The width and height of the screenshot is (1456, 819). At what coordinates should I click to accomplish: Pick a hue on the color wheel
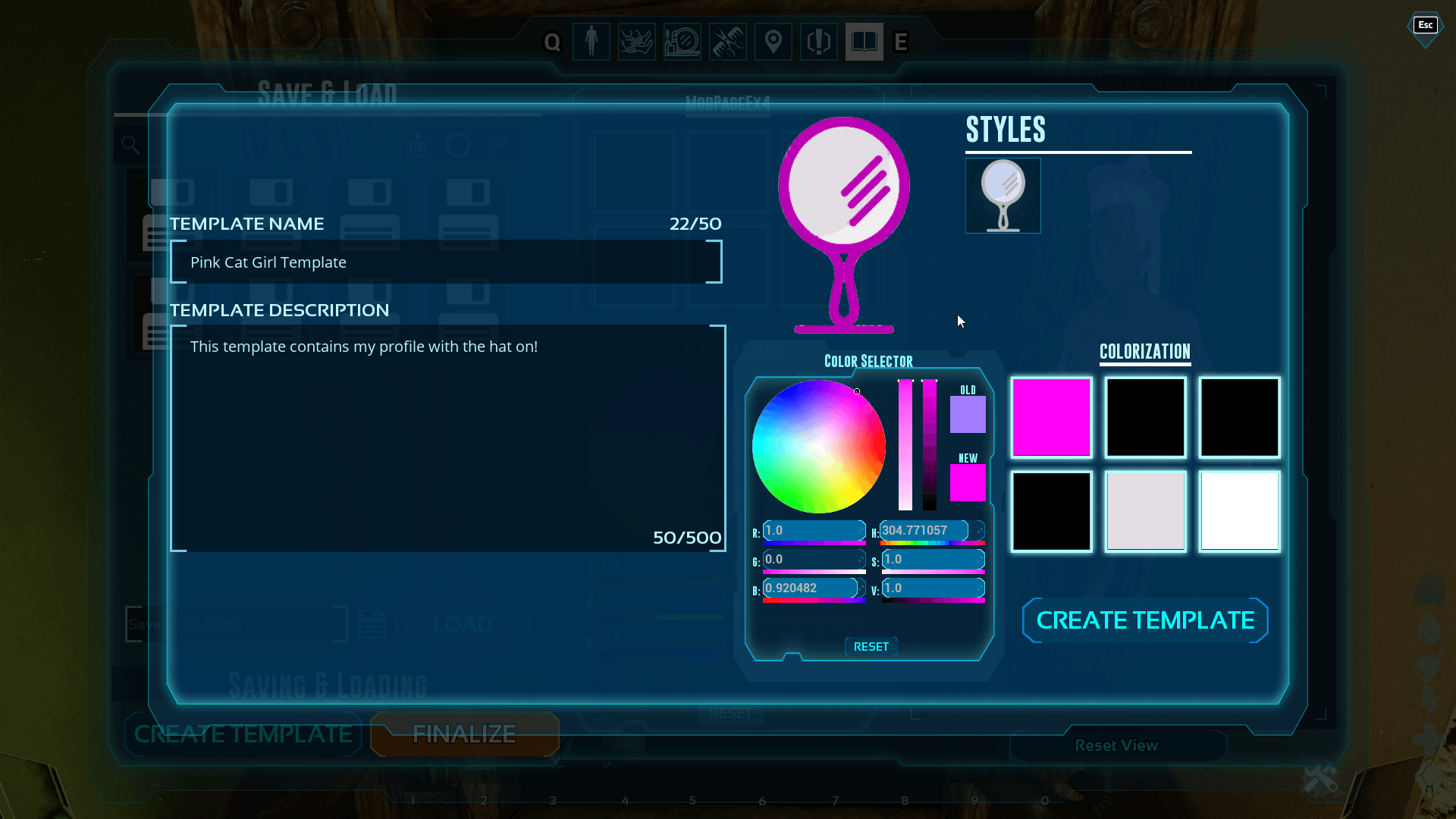point(817,446)
